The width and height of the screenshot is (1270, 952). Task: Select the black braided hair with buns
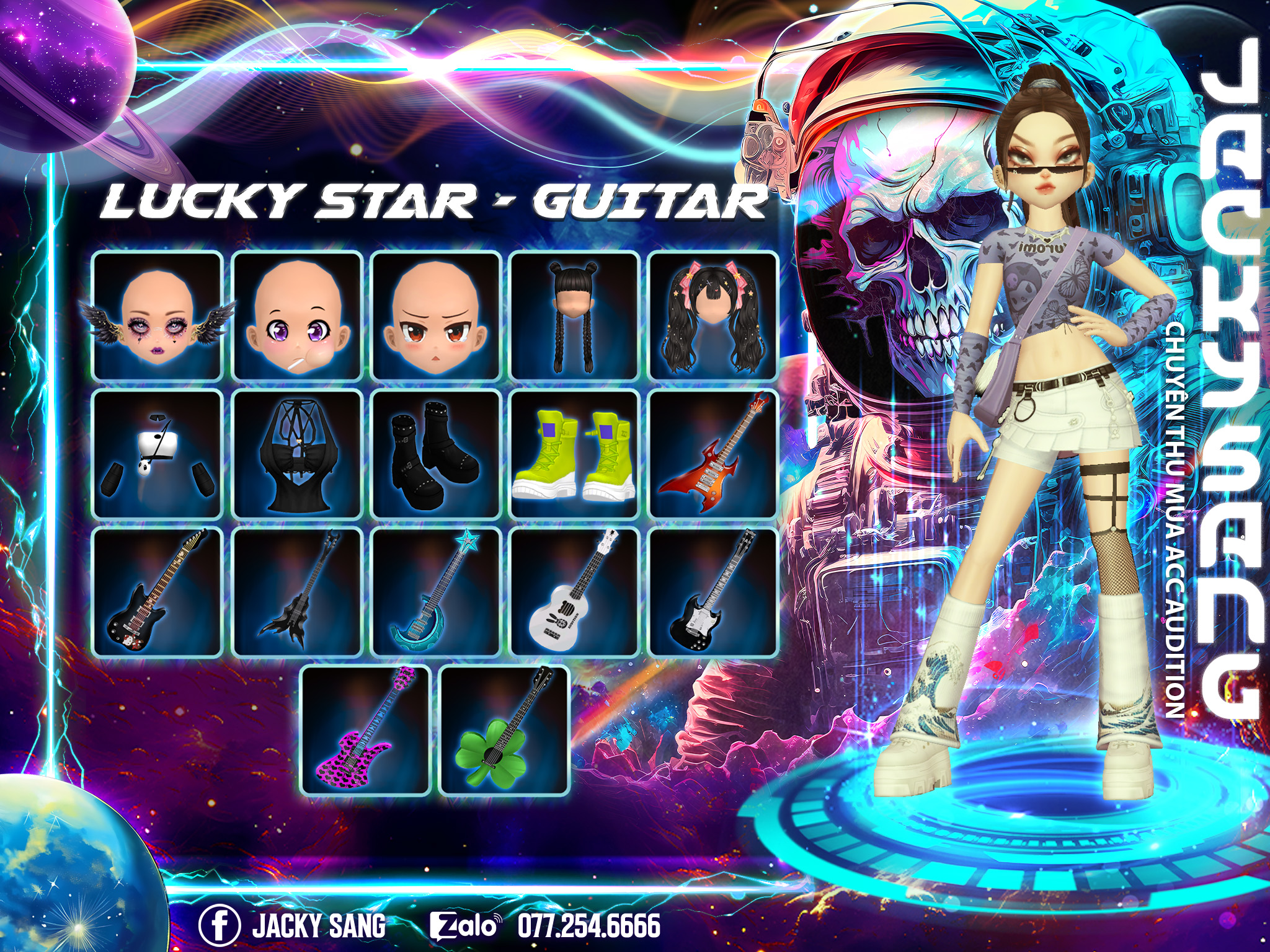(574, 316)
